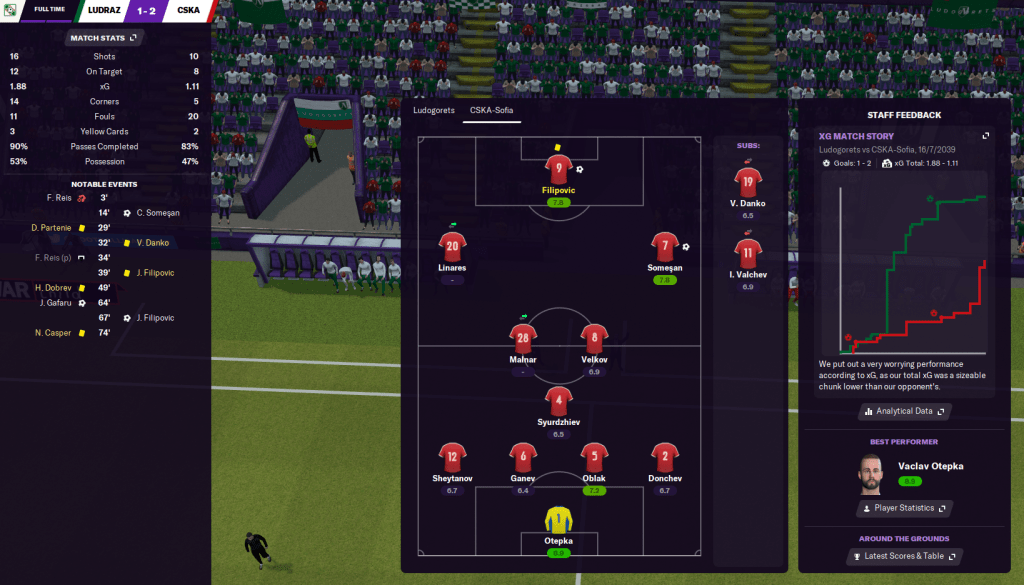Click defender Oblak's number 5 shirt
The image size is (1024, 585).
[594, 457]
